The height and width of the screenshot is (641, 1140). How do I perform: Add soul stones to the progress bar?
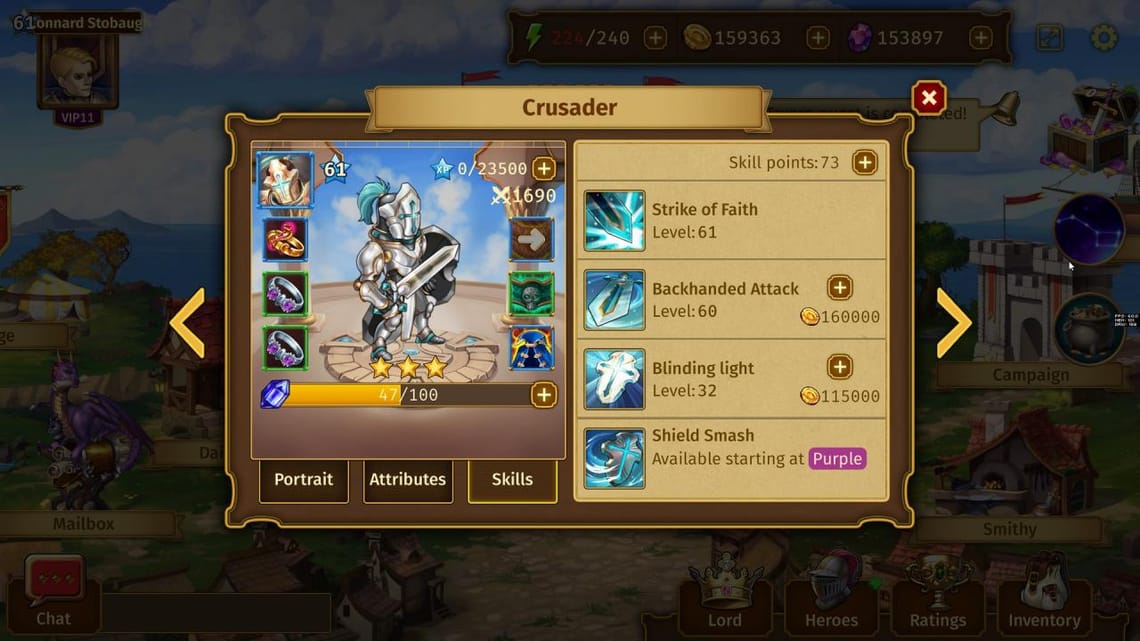tap(543, 394)
